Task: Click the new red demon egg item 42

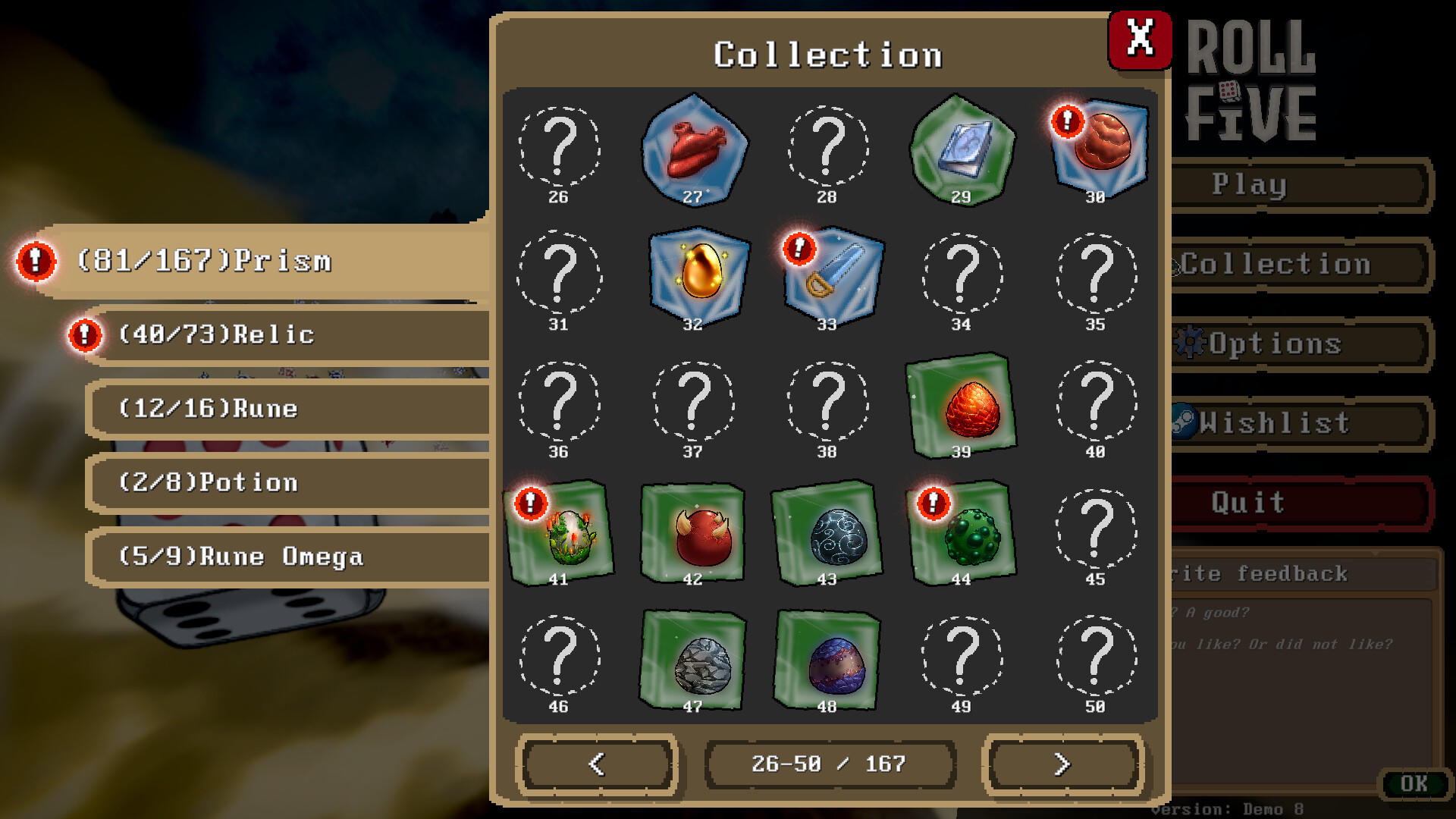Action: (x=692, y=535)
